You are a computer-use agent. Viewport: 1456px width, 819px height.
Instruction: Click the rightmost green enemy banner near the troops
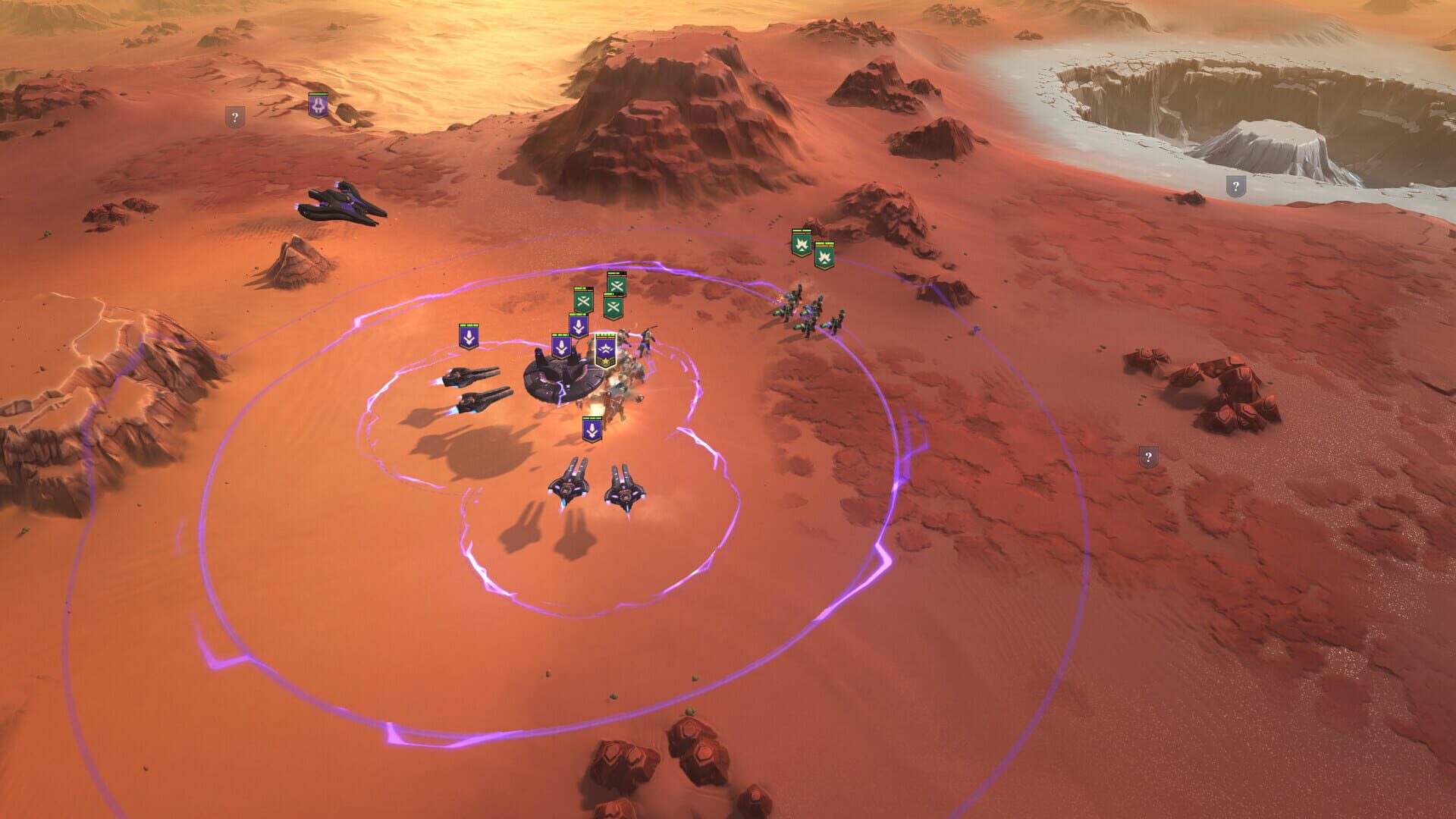(824, 256)
